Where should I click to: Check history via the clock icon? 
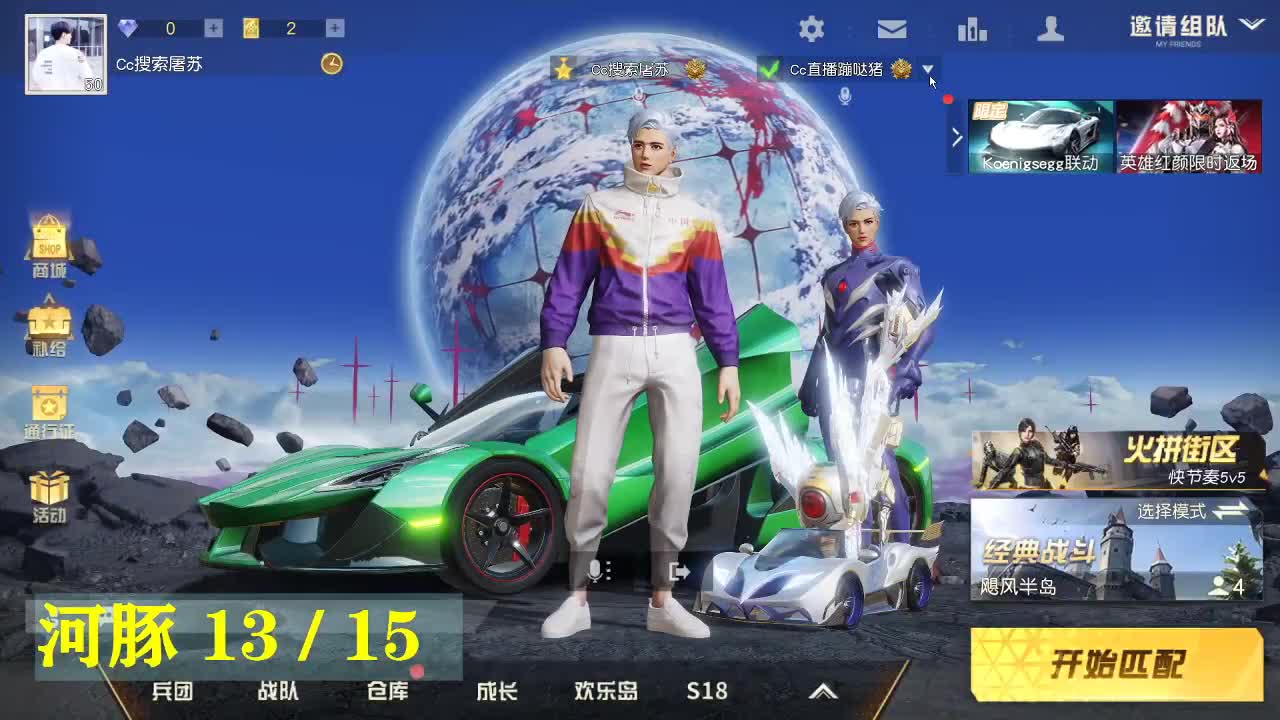330,64
